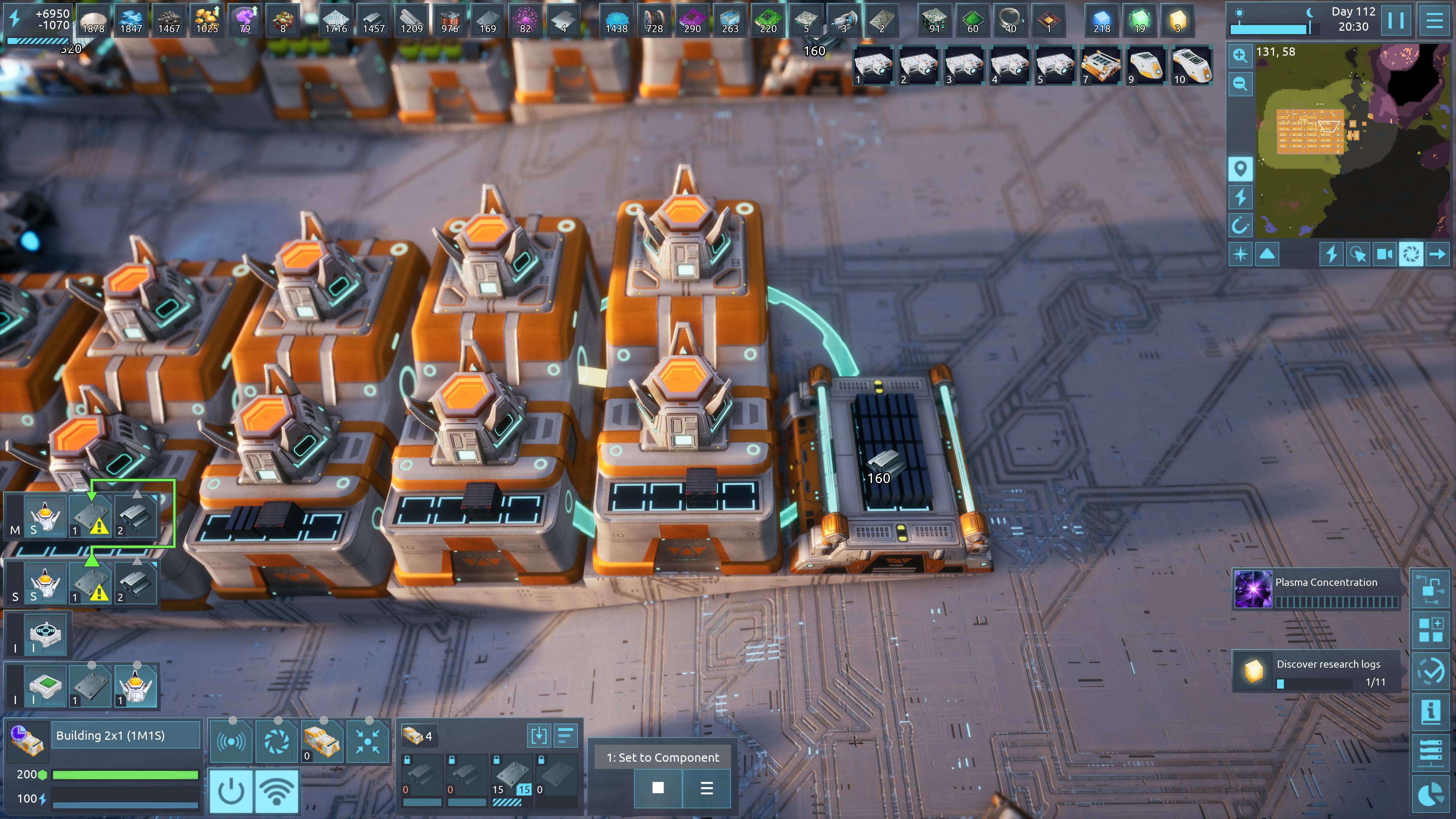Open the behavior list menu beside the stop button

point(706,788)
